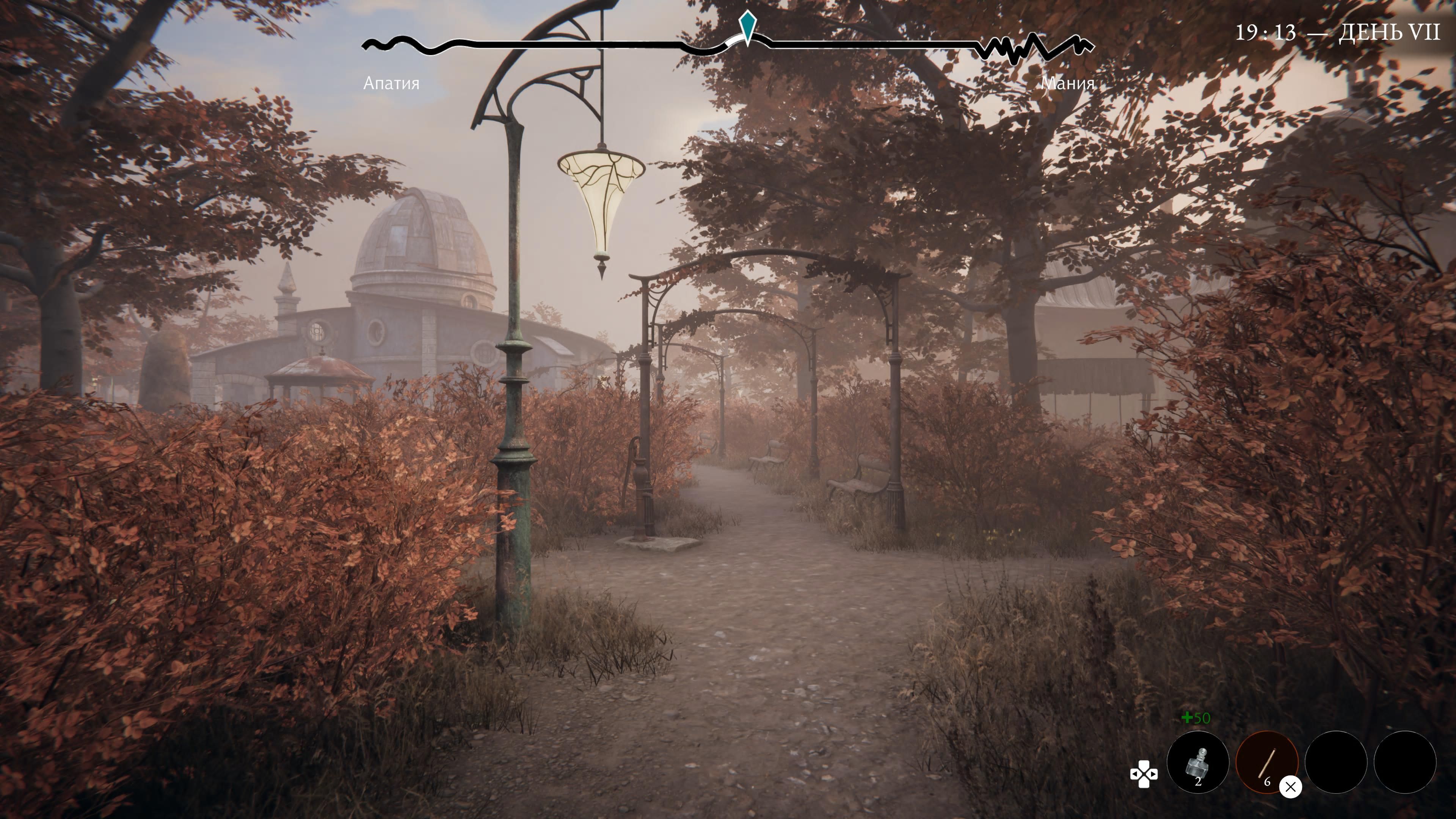Click the Апатия label under the mood bar
Image resolution: width=1456 pixels, height=819 pixels.
click(391, 85)
